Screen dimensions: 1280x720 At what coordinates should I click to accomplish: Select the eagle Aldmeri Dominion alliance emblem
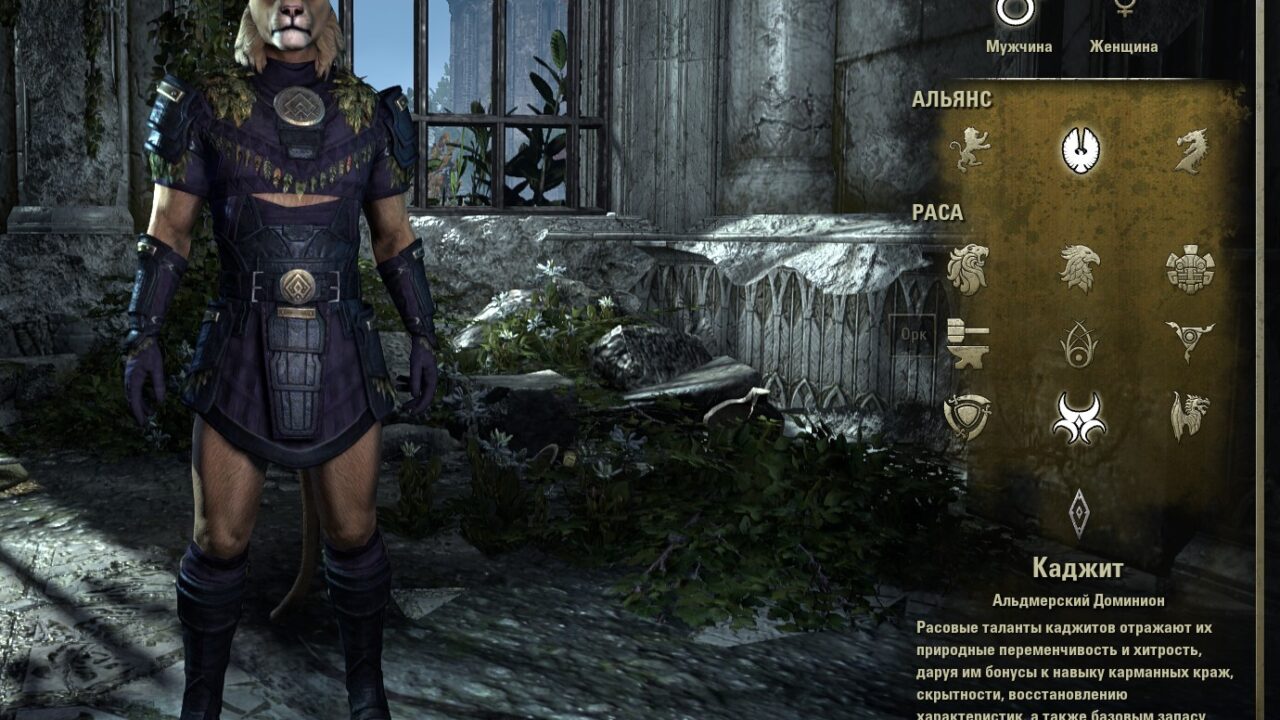coord(1080,150)
